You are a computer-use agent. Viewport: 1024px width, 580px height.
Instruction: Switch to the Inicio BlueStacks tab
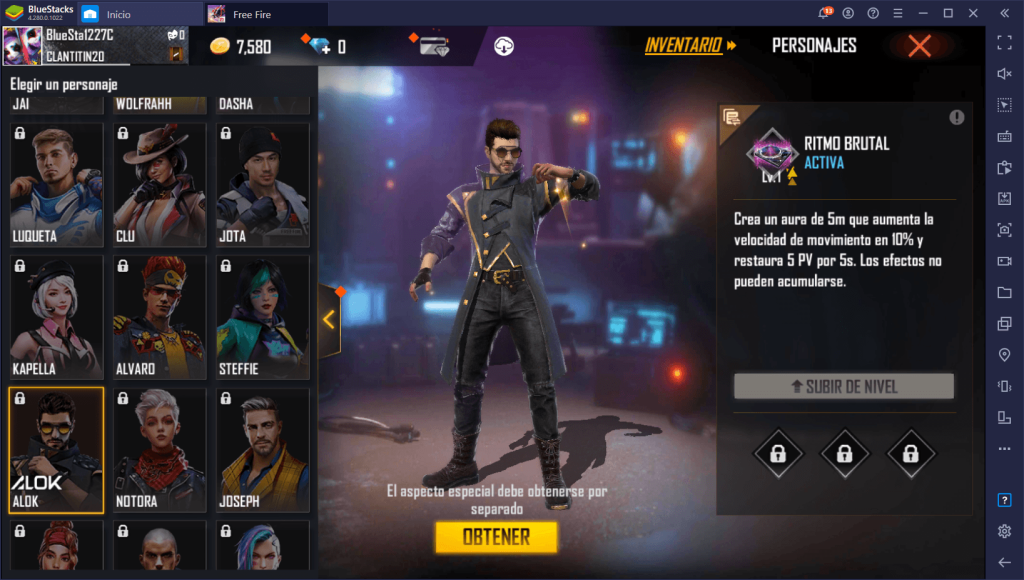(x=118, y=14)
